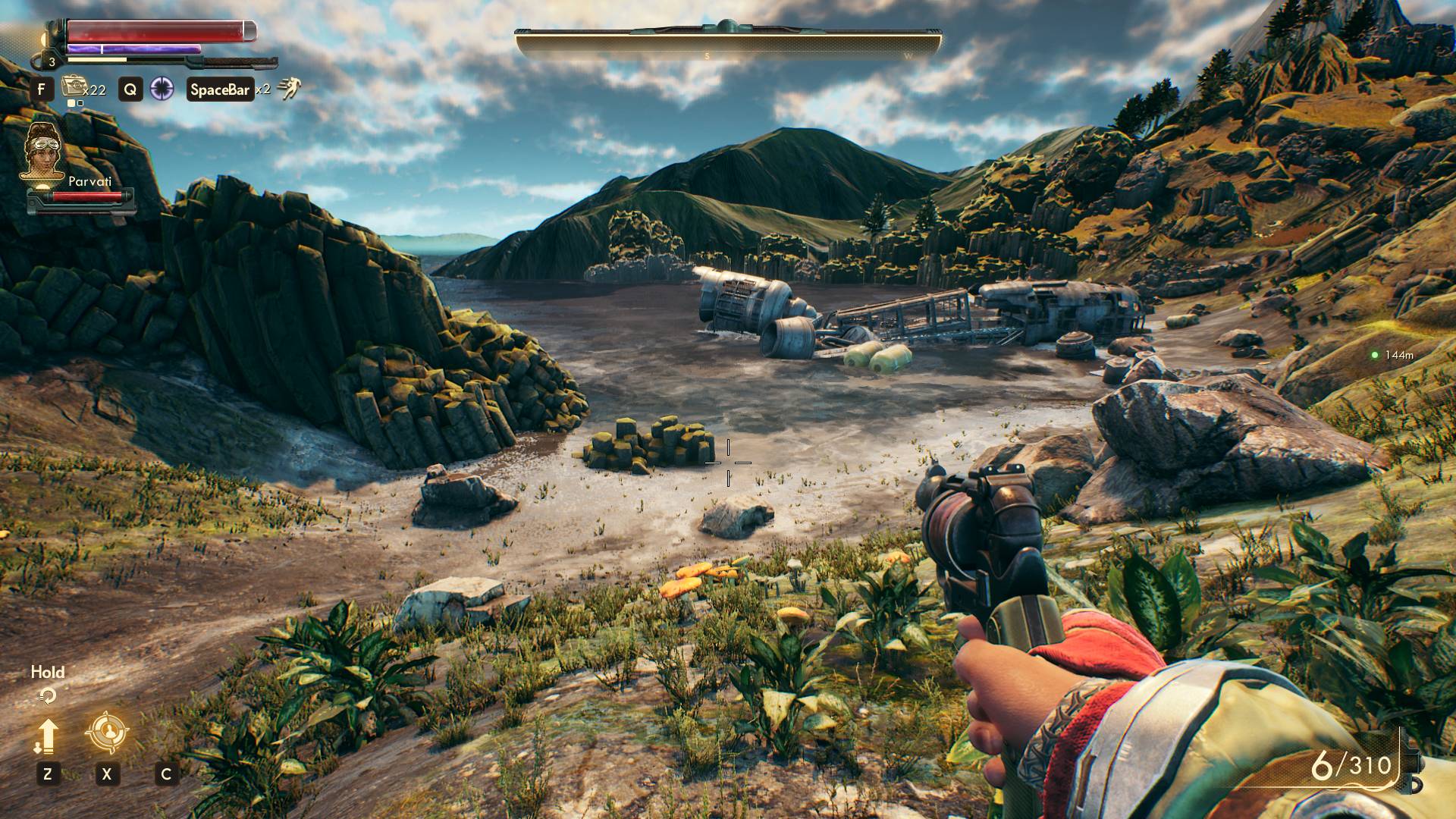Choose the companion move-to arrow command
Image resolution: width=1456 pixels, height=819 pixels.
47,736
